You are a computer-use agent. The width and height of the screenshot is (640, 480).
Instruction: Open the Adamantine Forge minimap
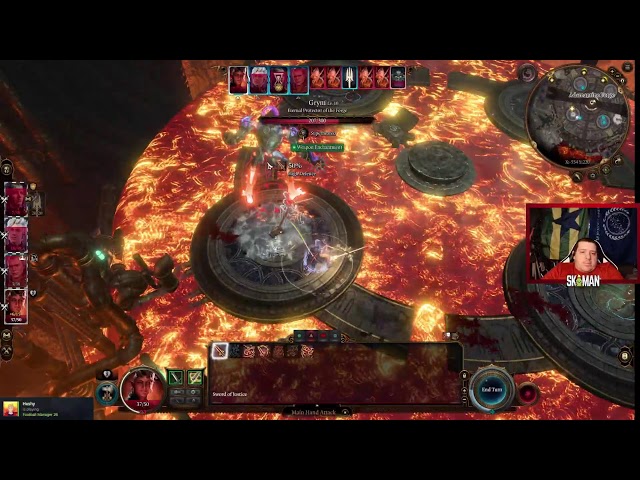(x=577, y=116)
